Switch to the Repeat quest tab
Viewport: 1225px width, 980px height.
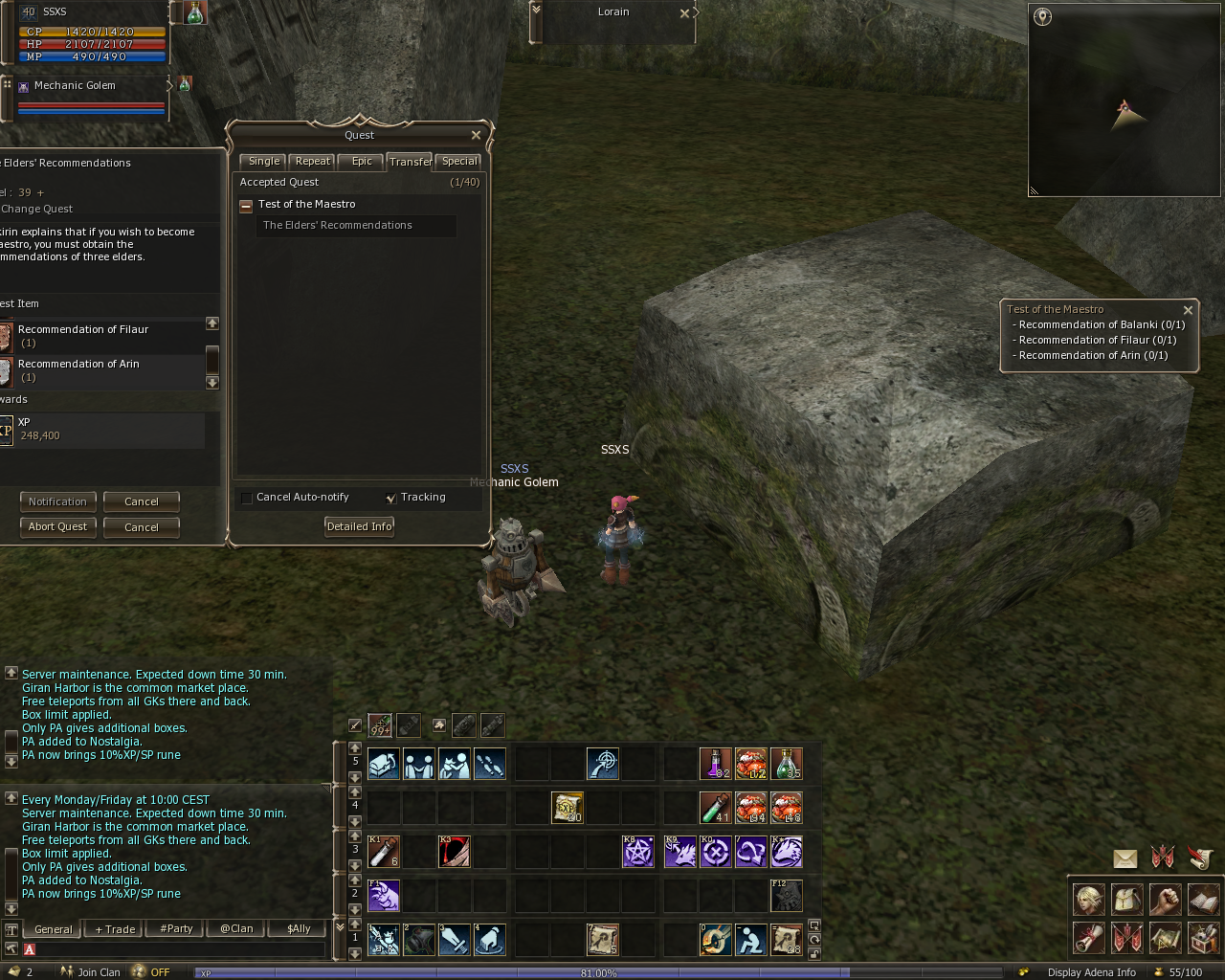click(313, 162)
